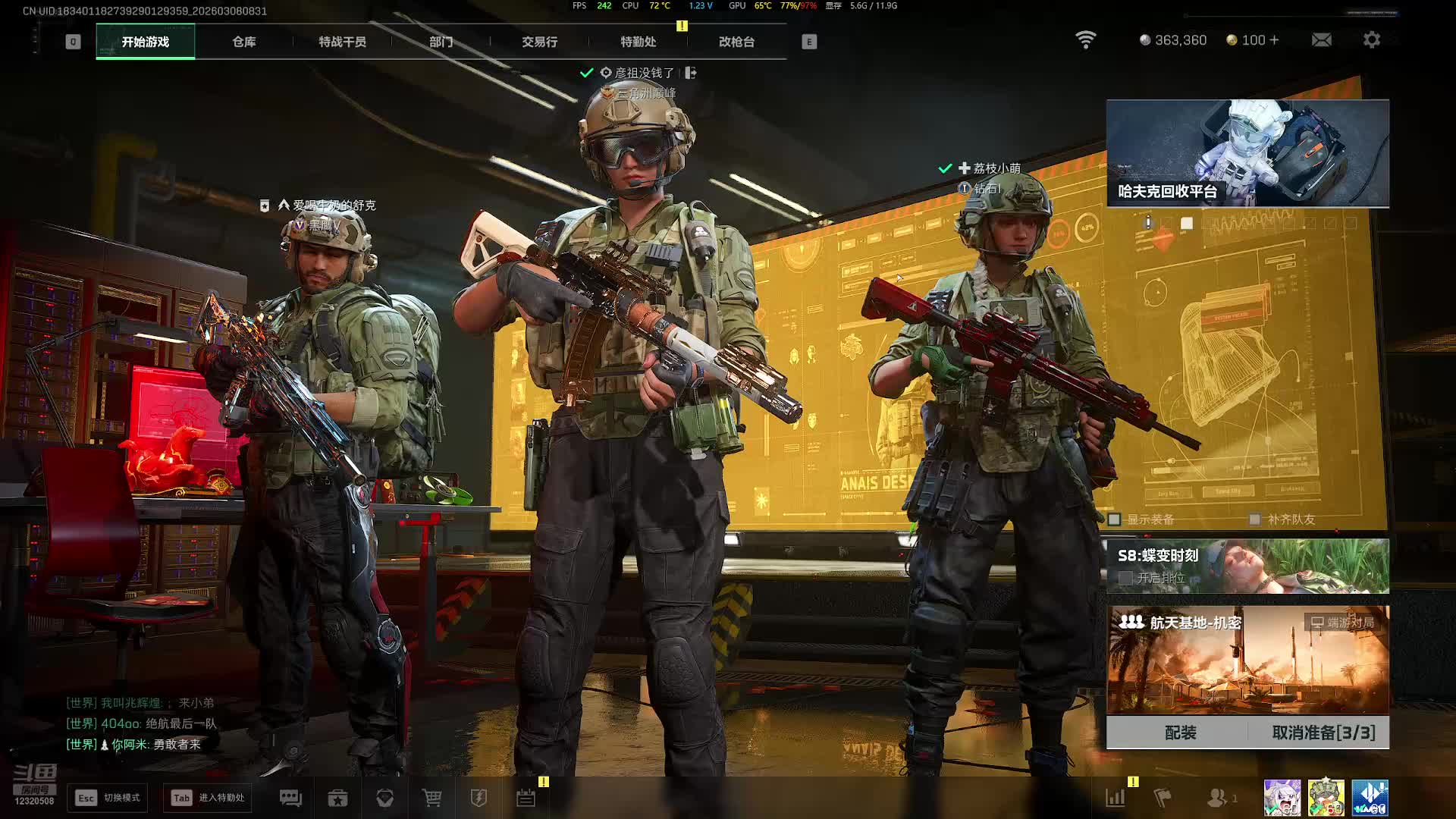Screen dimensions: 1456x819
Task: Select the 部门 tab
Action: click(x=441, y=42)
